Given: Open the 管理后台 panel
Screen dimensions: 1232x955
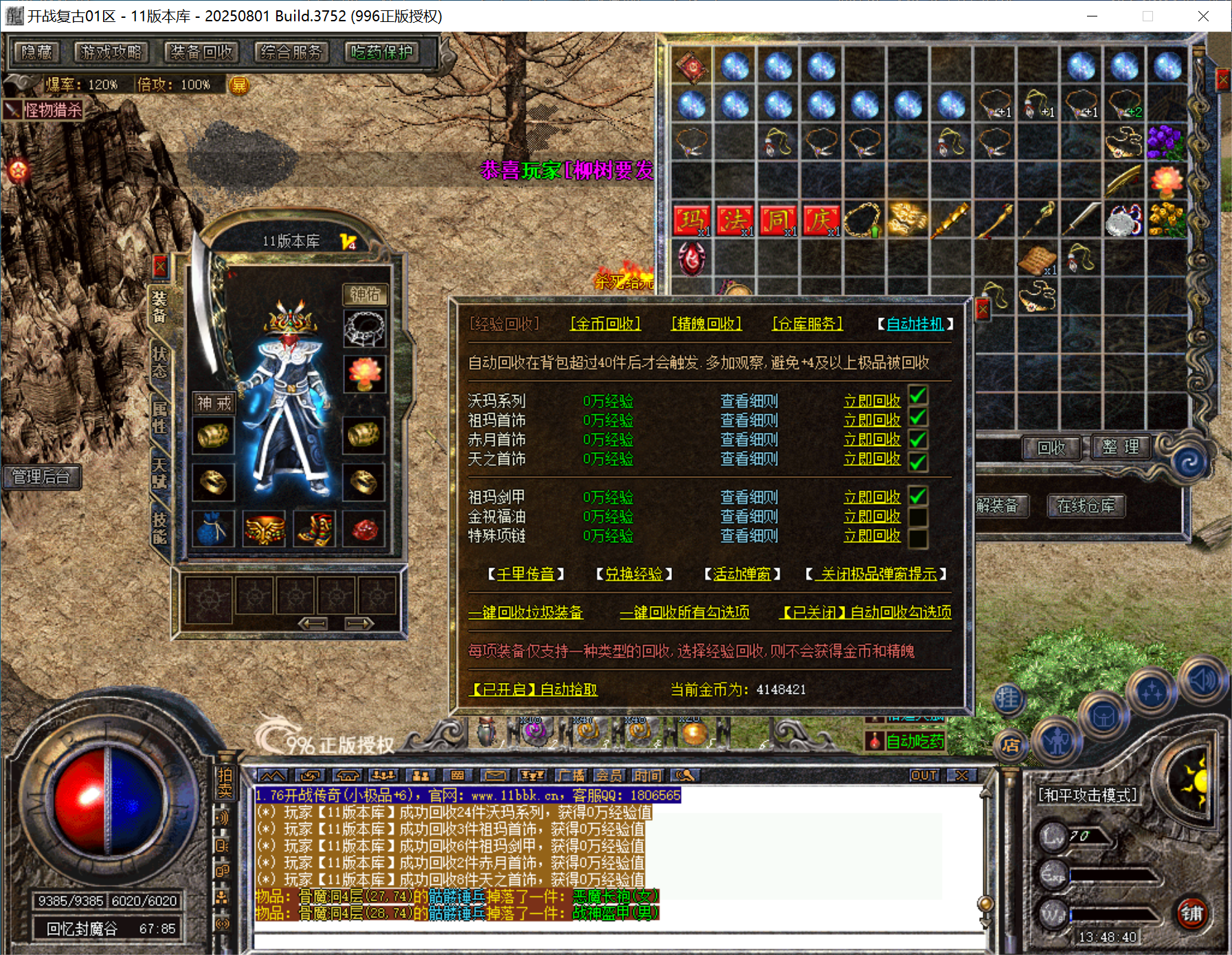Looking at the screenshot, I should (x=41, y=477).
